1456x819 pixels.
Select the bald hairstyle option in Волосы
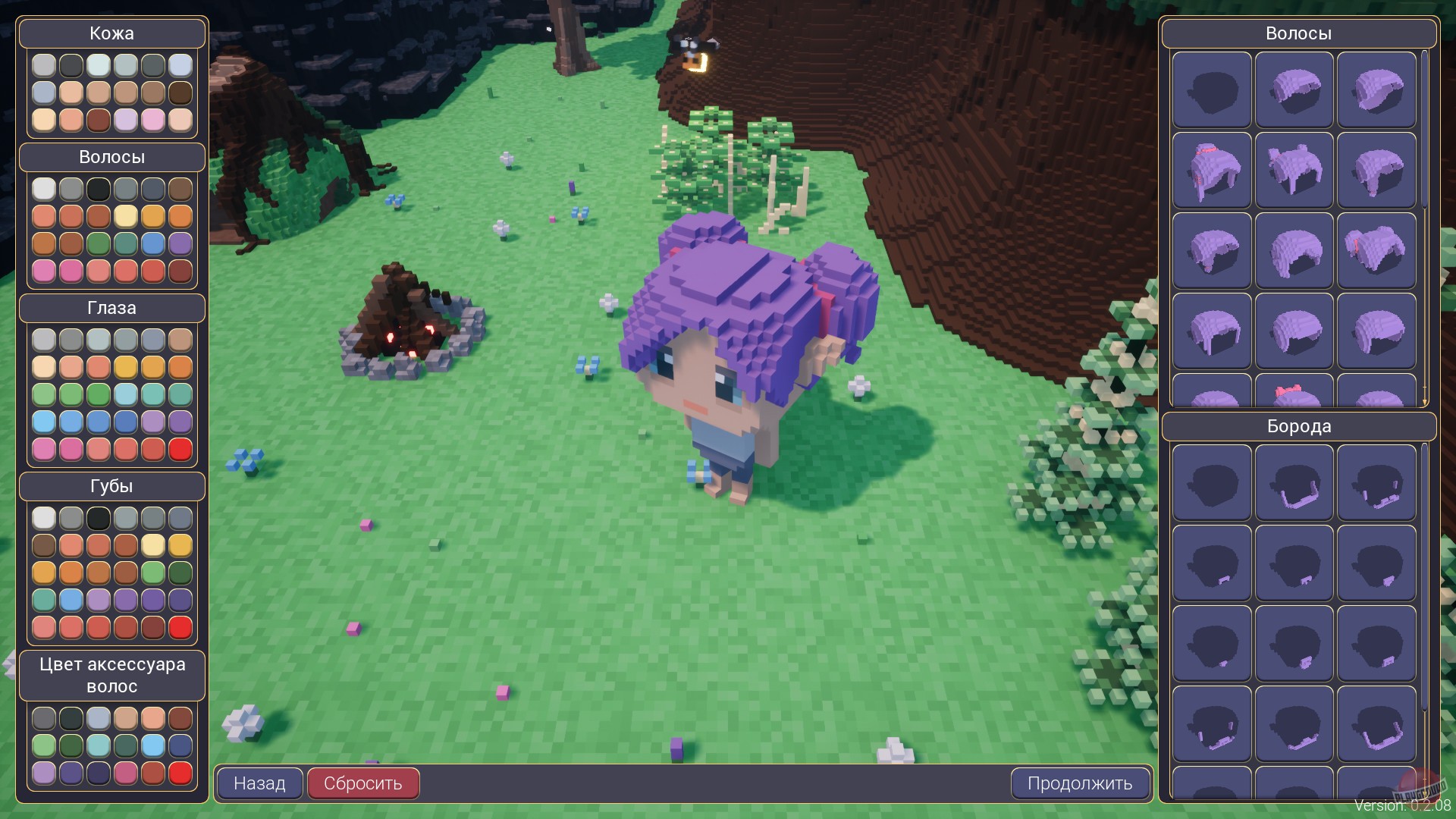point(1211,89)
